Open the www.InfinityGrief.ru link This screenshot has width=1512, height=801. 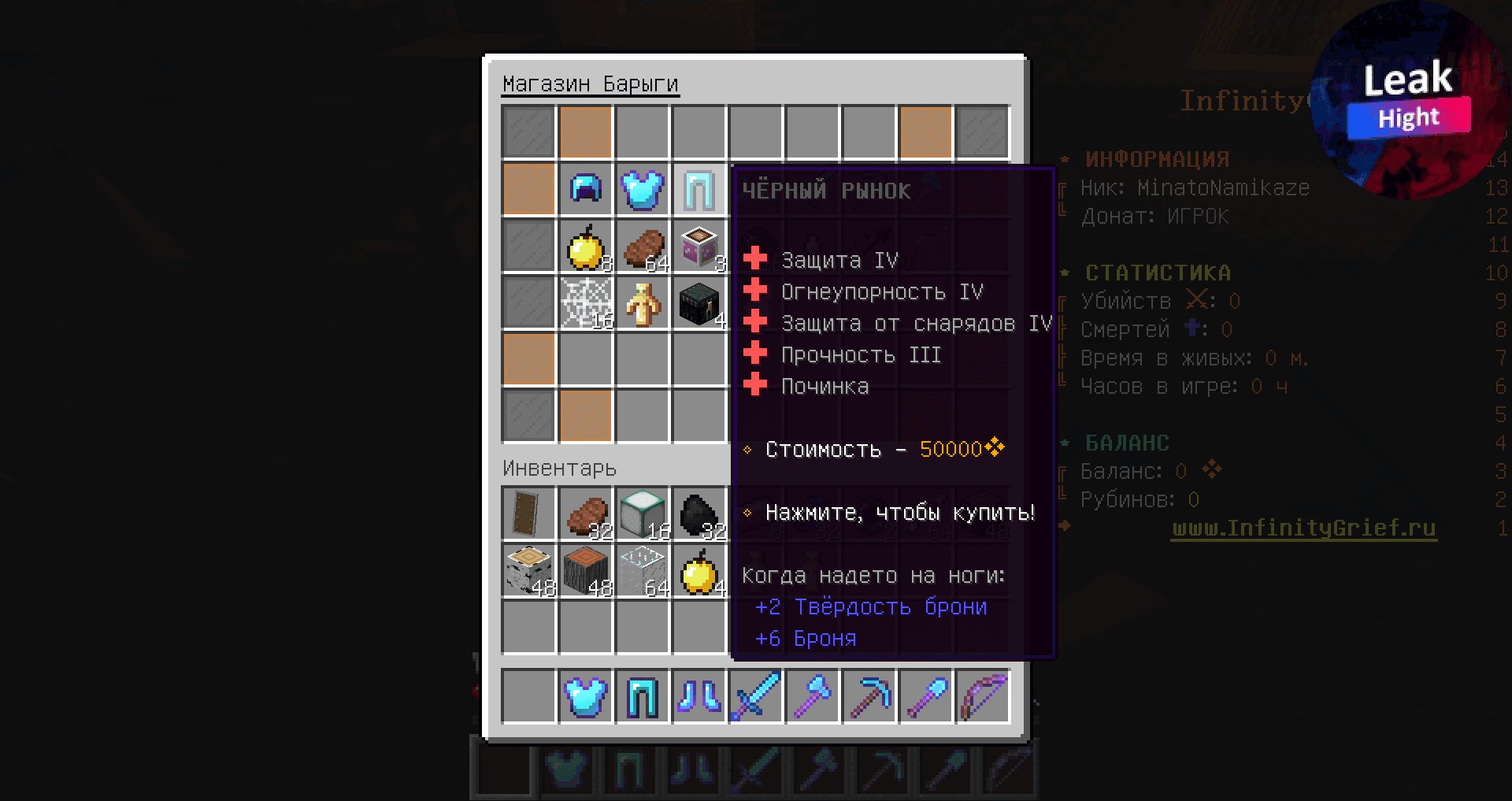pos(1304,529)
